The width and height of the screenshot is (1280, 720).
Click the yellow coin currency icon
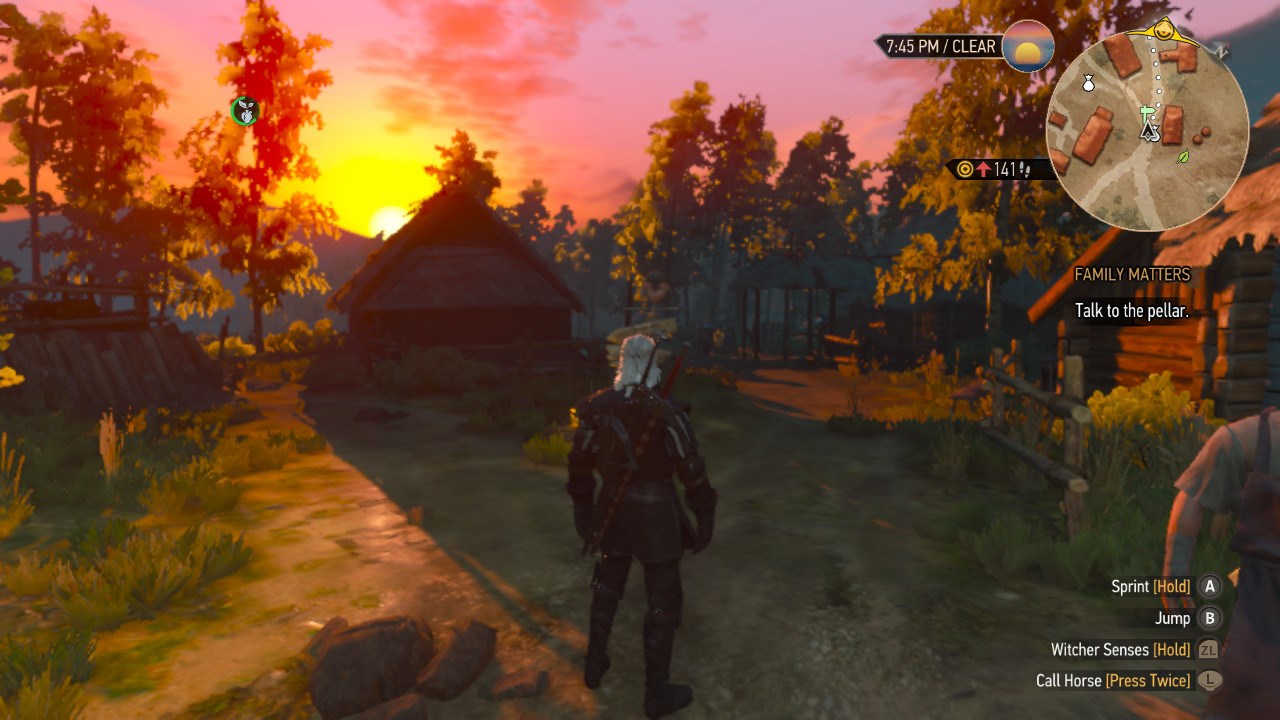point(965,169)
